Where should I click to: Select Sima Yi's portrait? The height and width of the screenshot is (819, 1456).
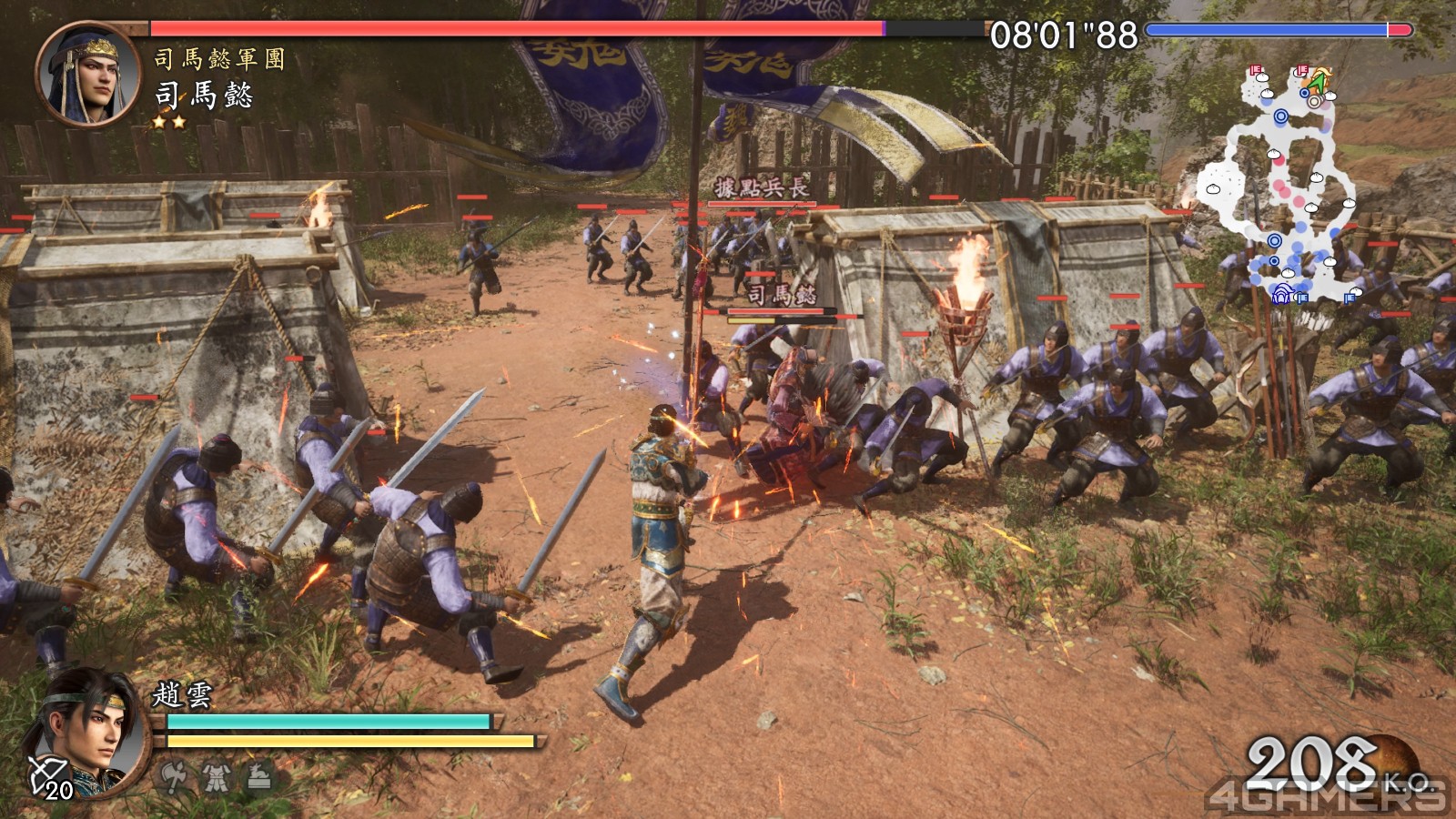[x=87, y=75]
